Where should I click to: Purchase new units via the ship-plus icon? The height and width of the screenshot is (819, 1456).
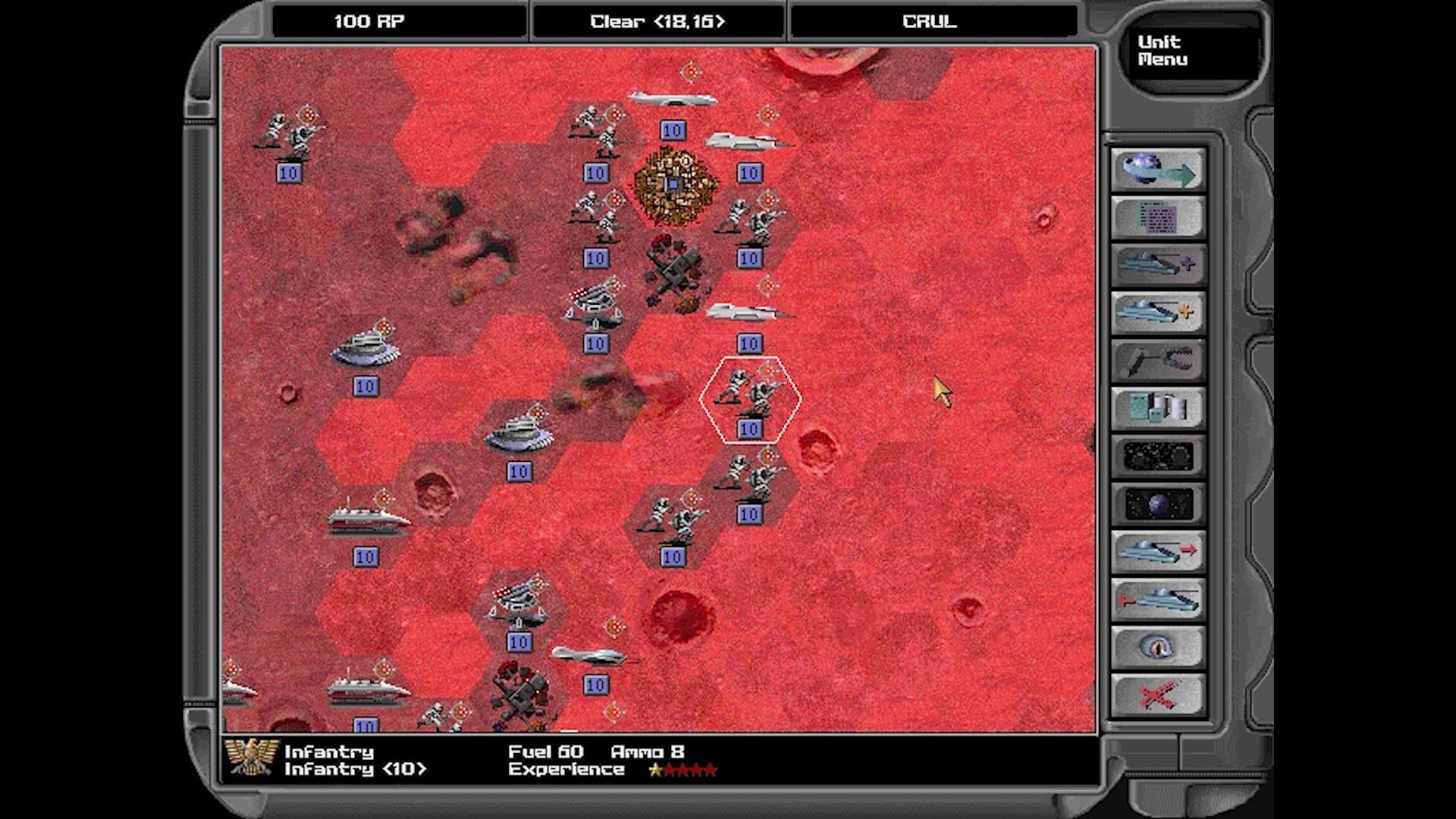tap(1156, 264)
